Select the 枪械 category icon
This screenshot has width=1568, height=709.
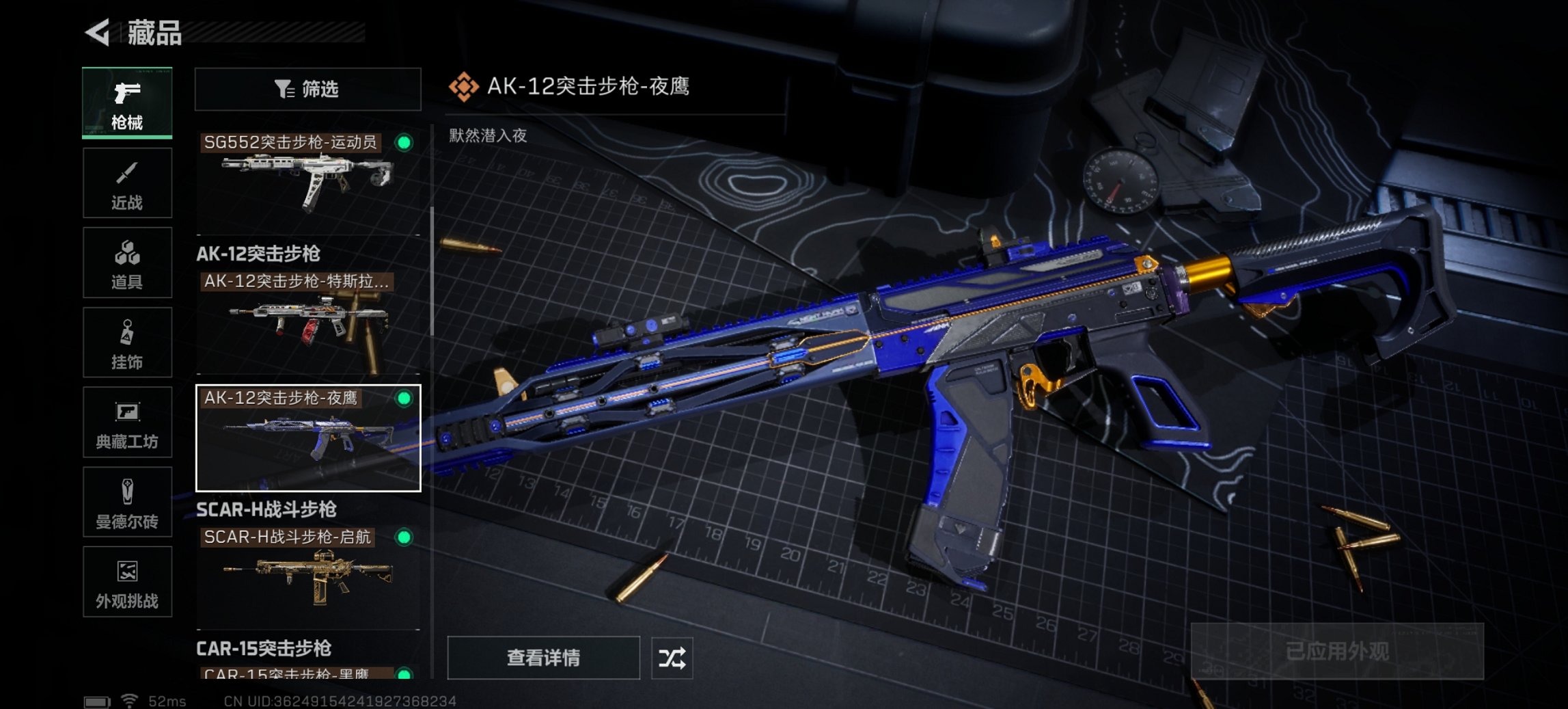127,103
